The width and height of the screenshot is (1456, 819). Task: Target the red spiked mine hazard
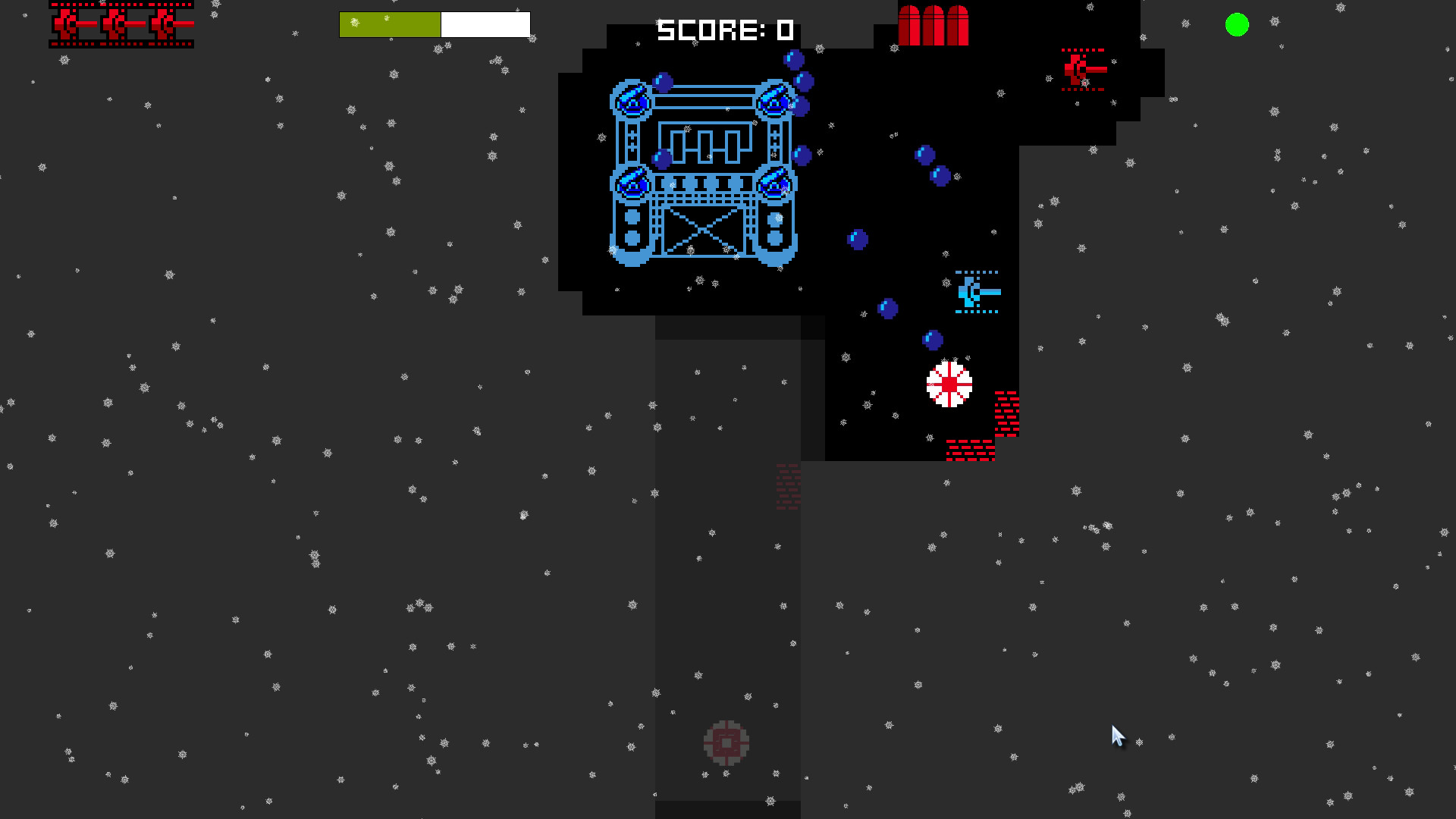click(x=949, y=385)
